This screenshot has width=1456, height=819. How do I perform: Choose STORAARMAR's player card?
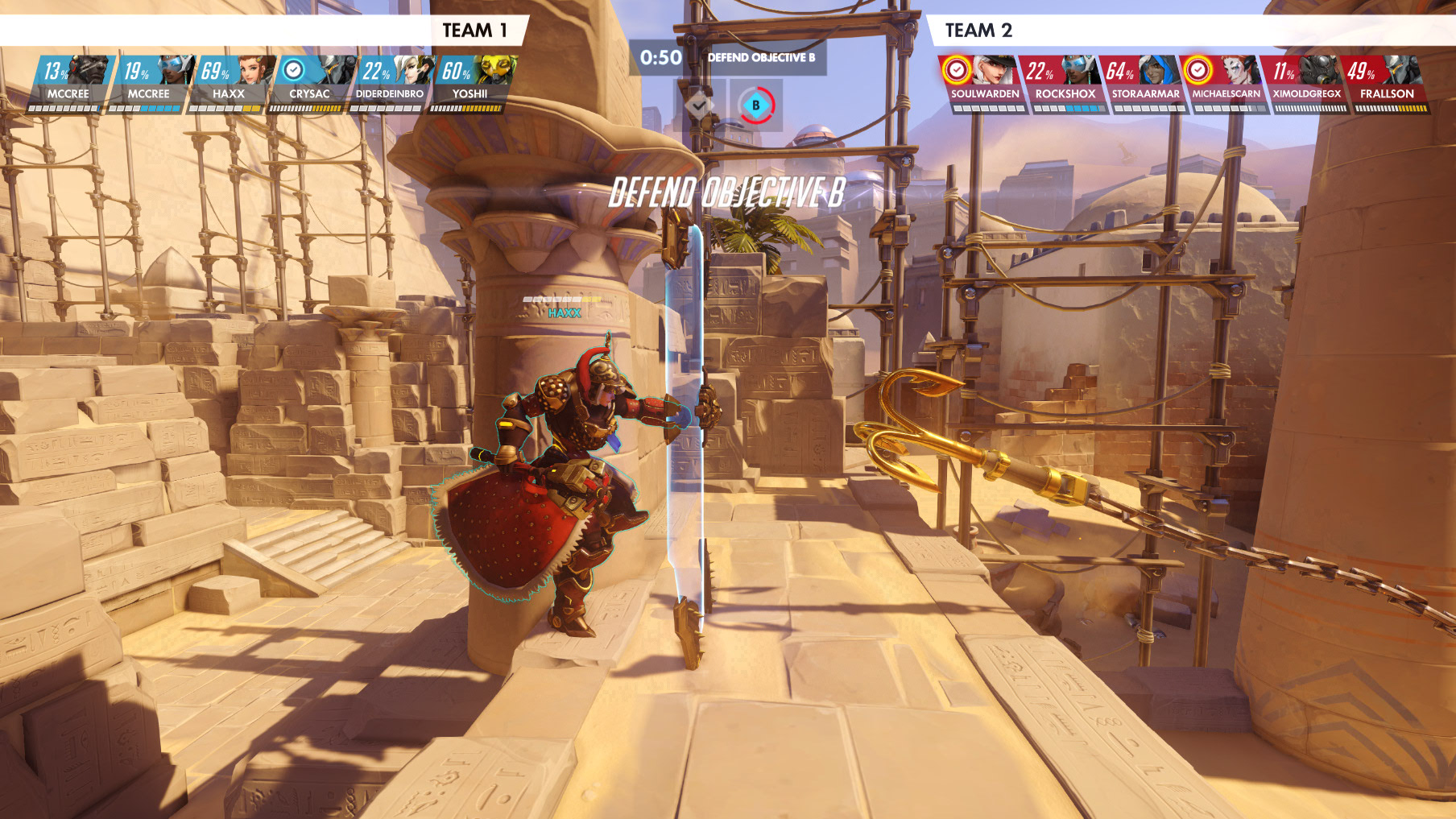point(1145,84)
